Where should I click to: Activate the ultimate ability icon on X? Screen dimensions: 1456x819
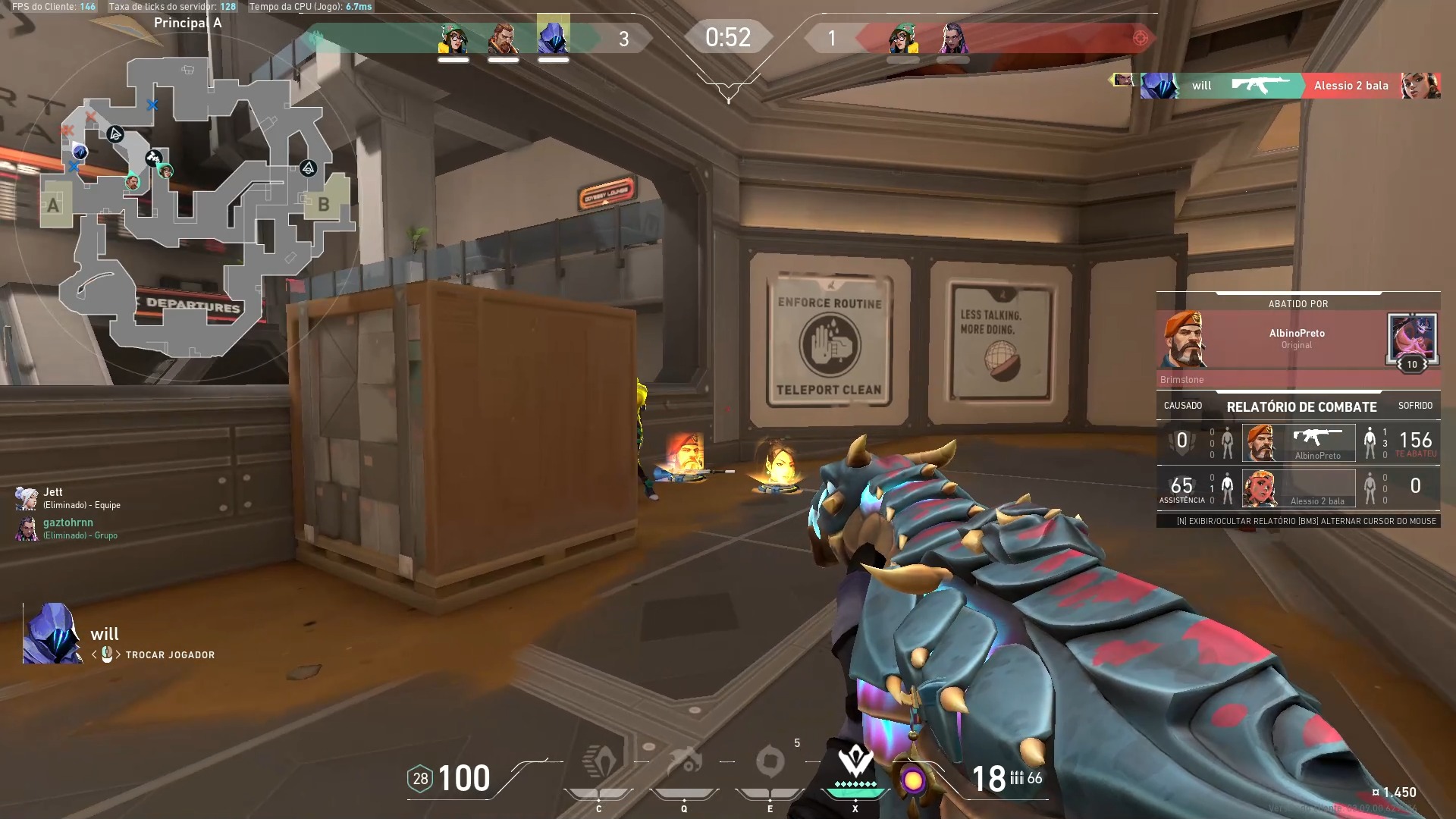point(855,763)
